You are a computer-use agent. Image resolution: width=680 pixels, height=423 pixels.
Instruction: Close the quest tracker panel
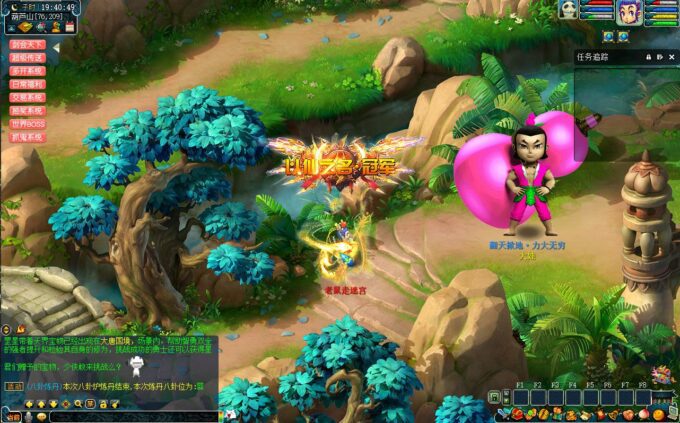point(673,57)
